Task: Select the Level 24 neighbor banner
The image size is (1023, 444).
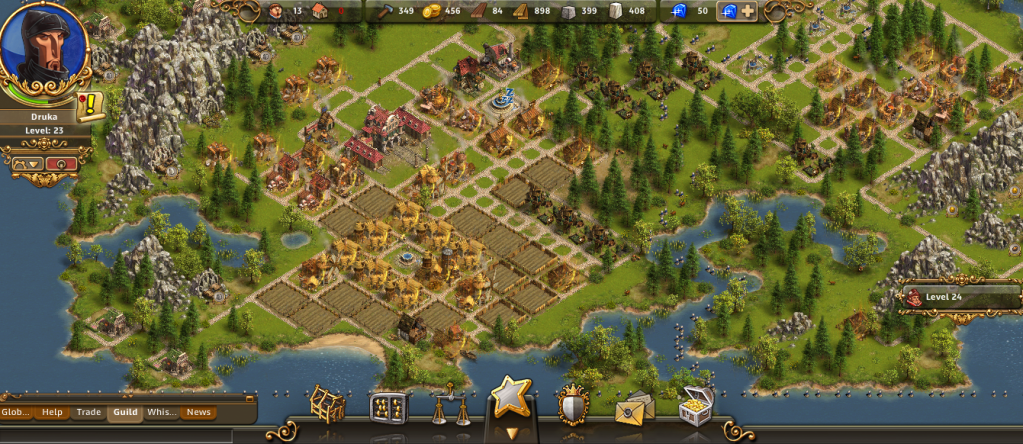Action: 955,297
